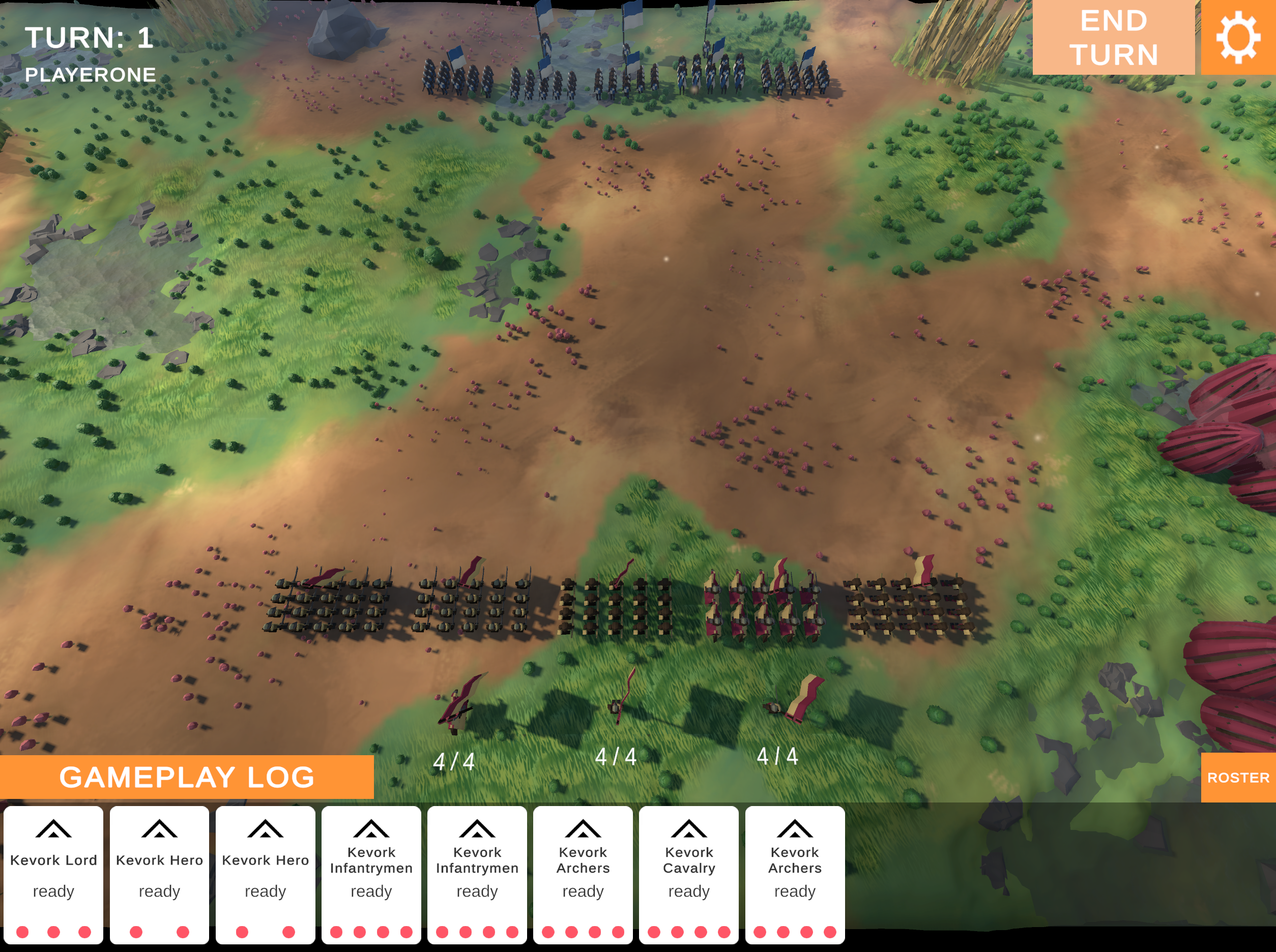Select the Kevork Lord unit card
1276x952 pixels.
[x=53, y=874]
